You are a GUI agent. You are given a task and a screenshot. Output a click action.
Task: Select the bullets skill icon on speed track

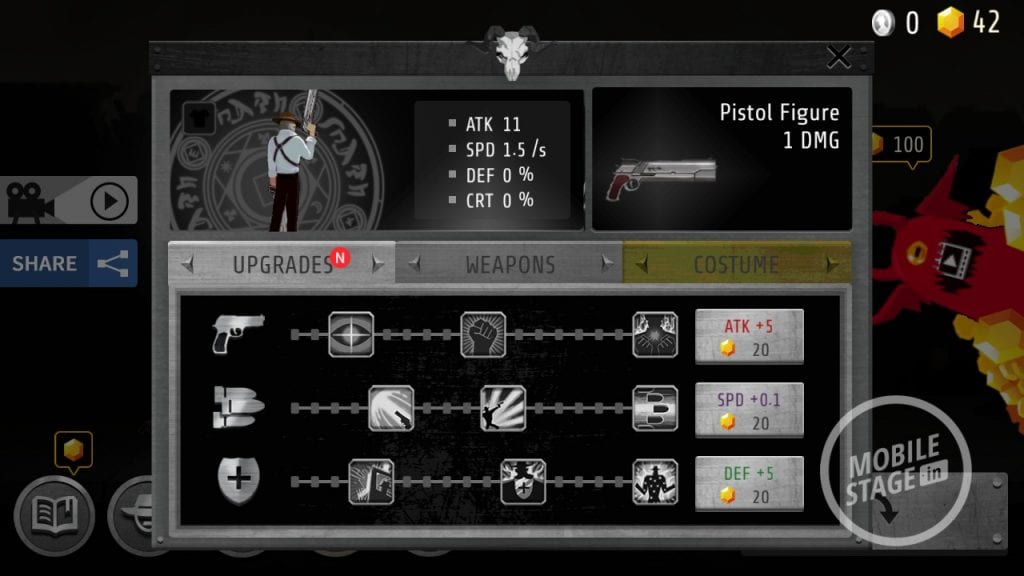point(655,408)
